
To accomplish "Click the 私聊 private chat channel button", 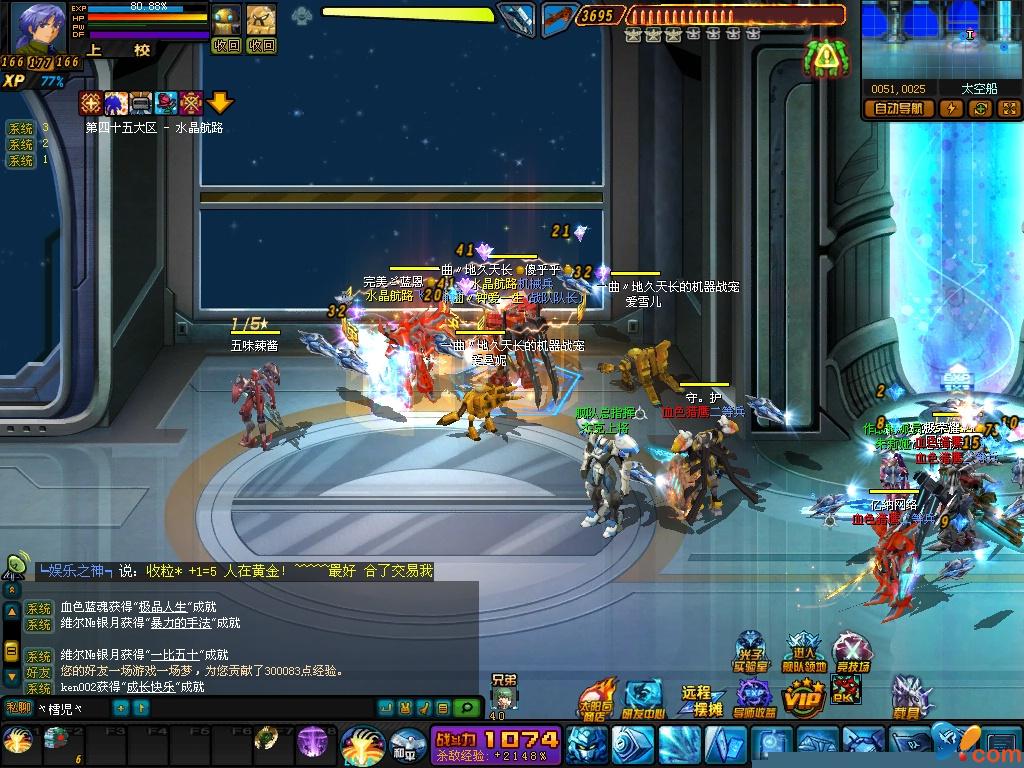I will pyautogui.click(x=19, y=708).
